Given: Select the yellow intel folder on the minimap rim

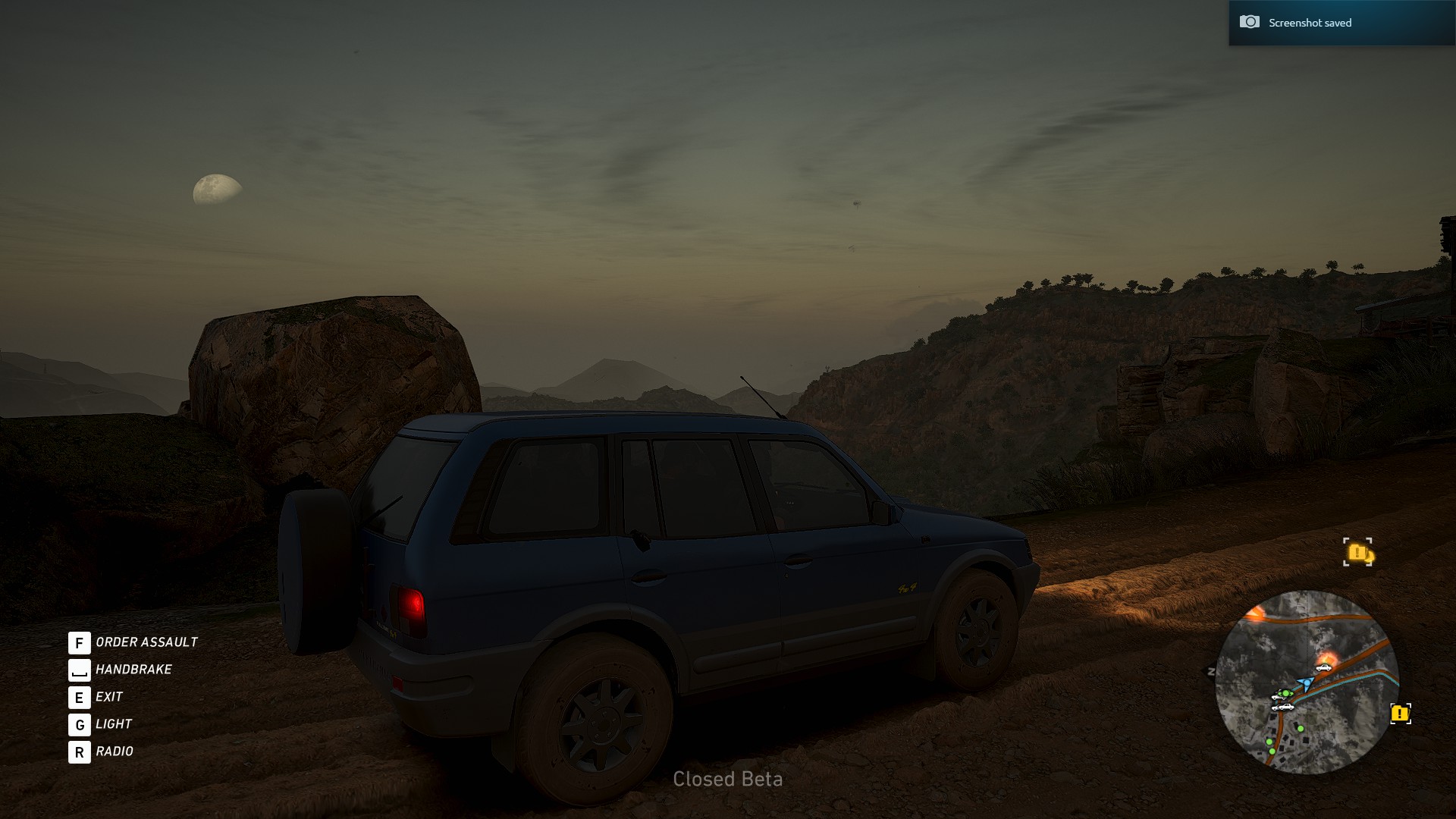Looking at the screenshot, I should coord(1400,714).
